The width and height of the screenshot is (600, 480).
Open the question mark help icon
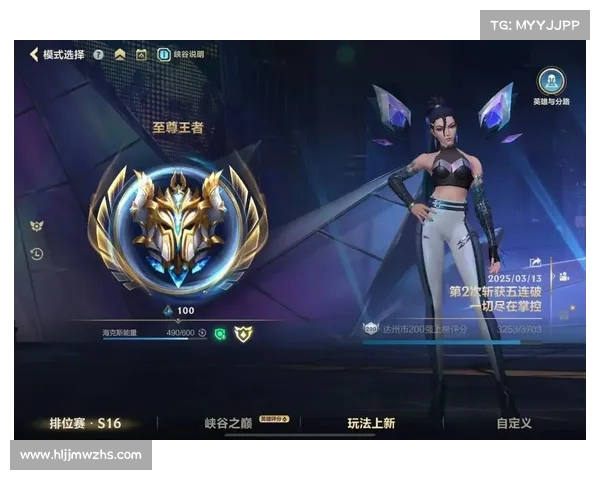pos(98,54)
